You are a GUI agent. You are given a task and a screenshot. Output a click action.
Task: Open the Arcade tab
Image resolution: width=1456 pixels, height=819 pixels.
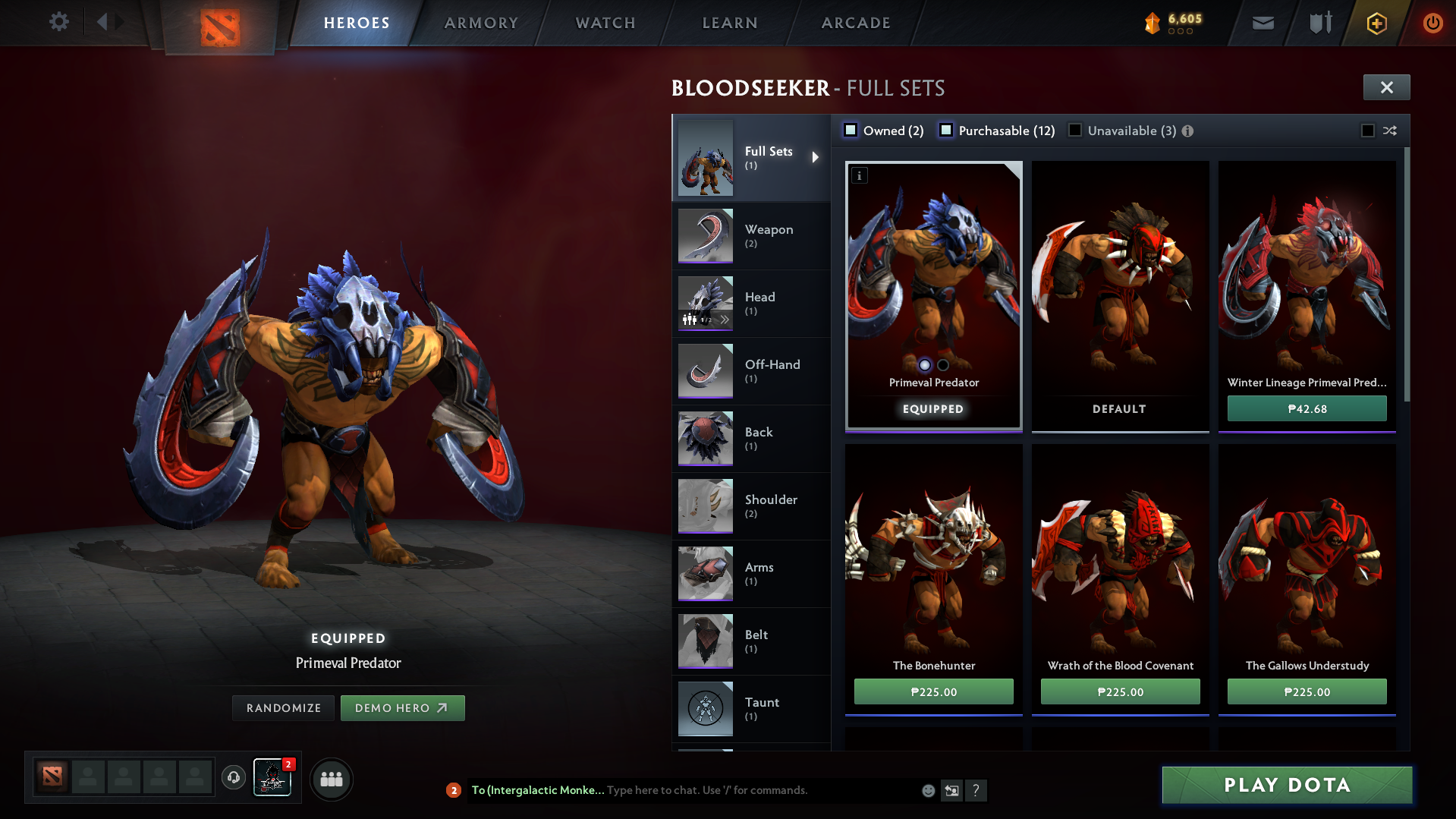coord(856,23)
